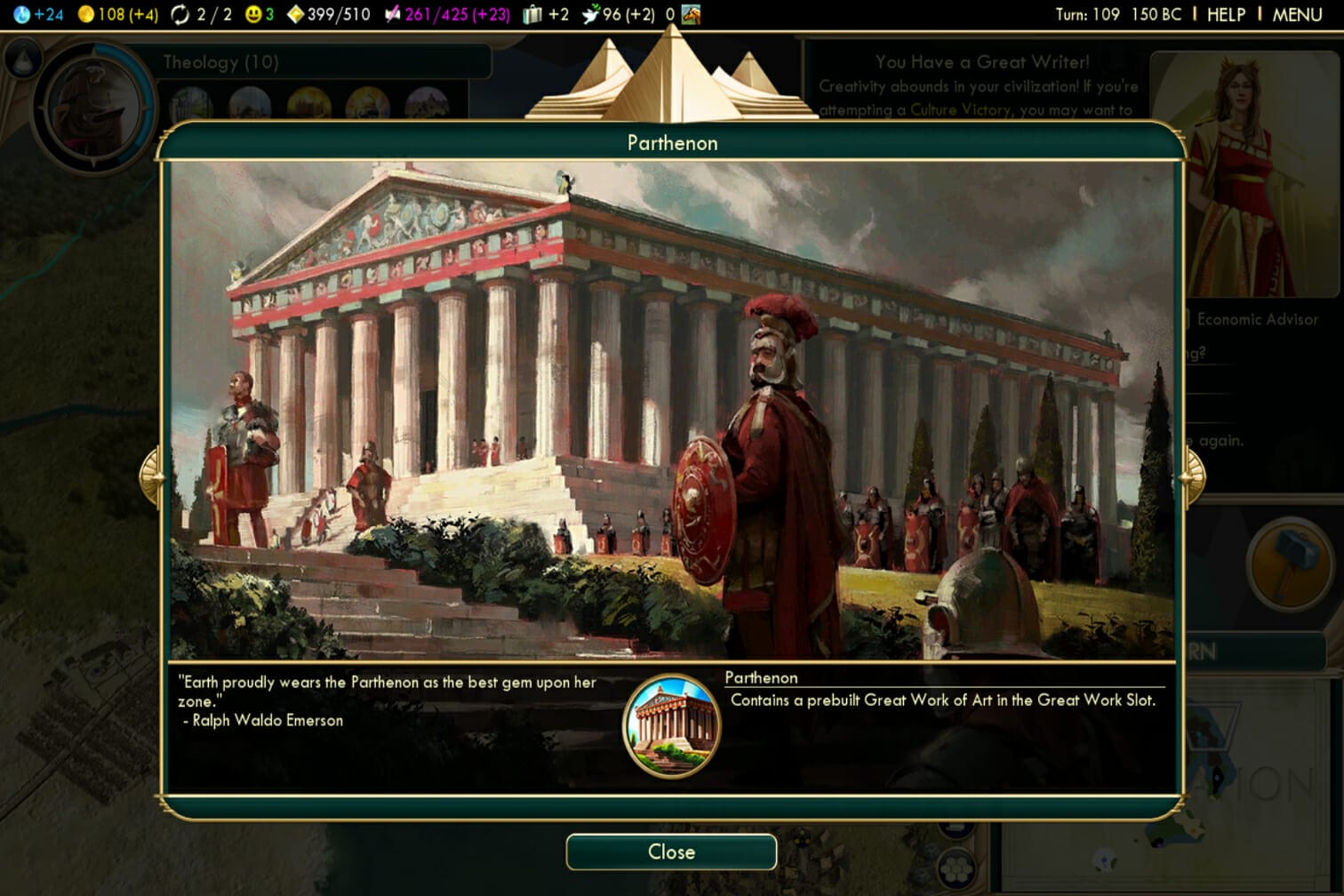
Task: Open the Great Writer notification text
Action: click(980, 86)
